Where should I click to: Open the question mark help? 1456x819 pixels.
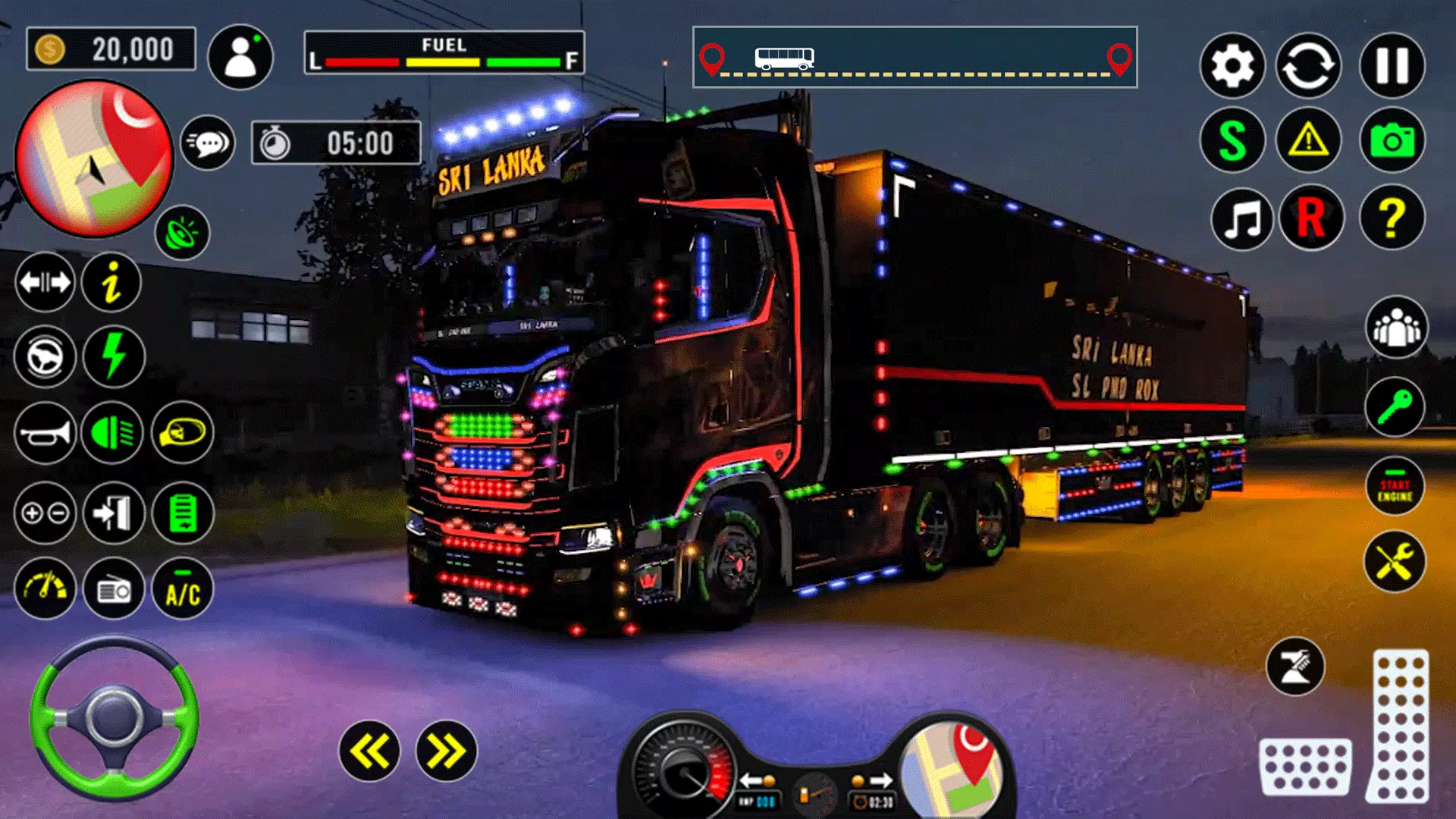(x=1392, y=219)
